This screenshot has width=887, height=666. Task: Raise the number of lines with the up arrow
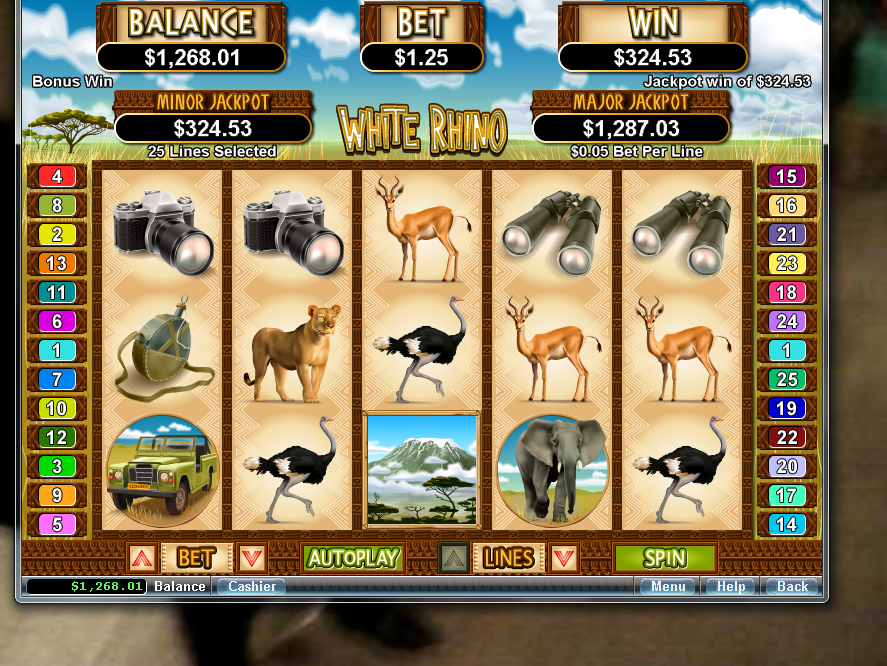[x=454, y=558]
